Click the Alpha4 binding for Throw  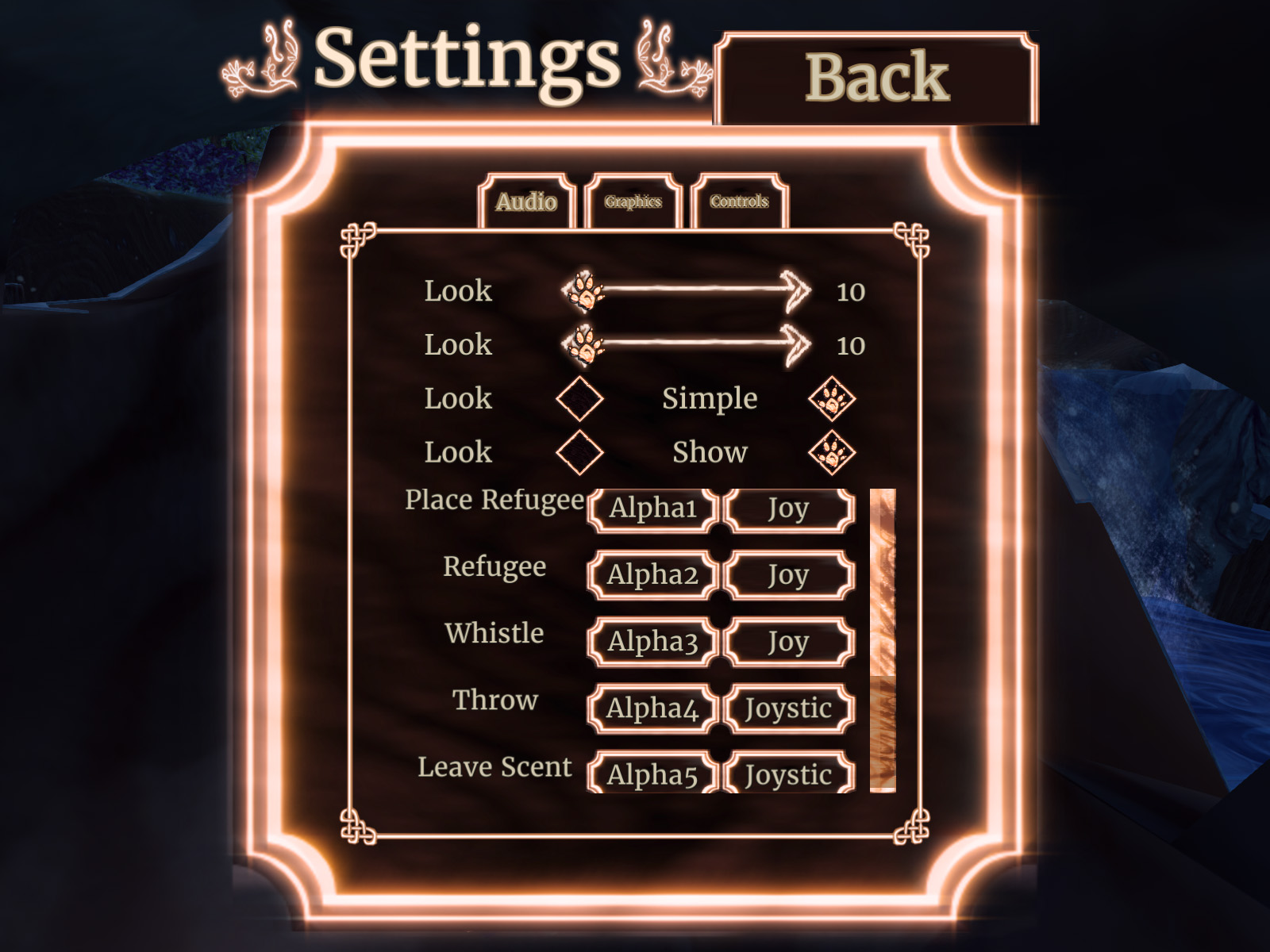coord(652,708)
